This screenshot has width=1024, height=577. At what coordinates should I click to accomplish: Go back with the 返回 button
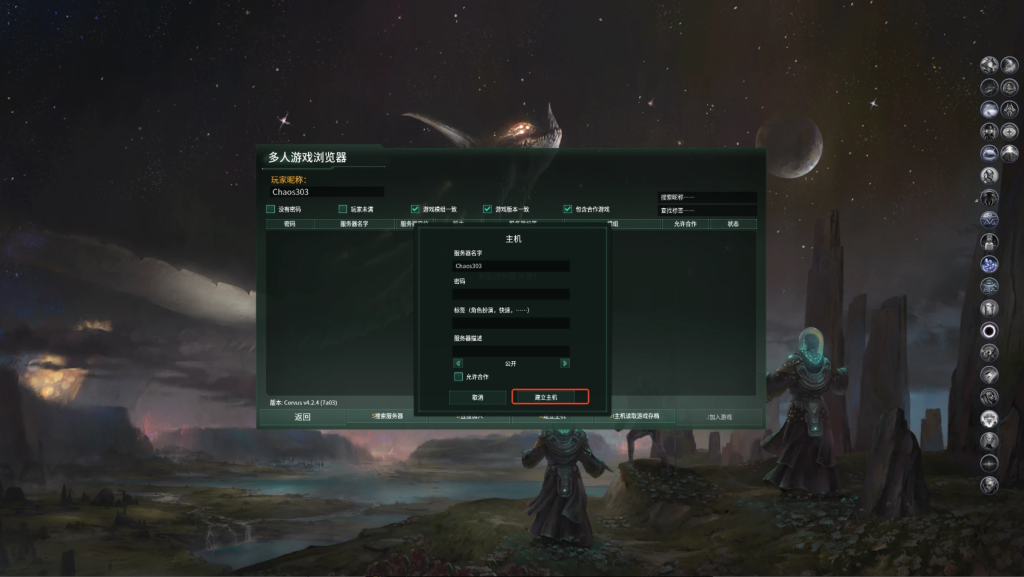click(x=303, y=416)
